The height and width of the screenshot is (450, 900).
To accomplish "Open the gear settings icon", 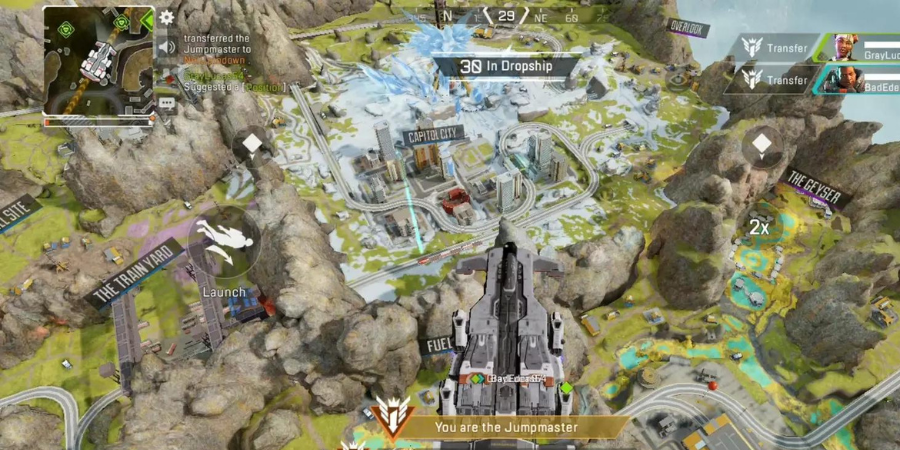I will 167,17.
